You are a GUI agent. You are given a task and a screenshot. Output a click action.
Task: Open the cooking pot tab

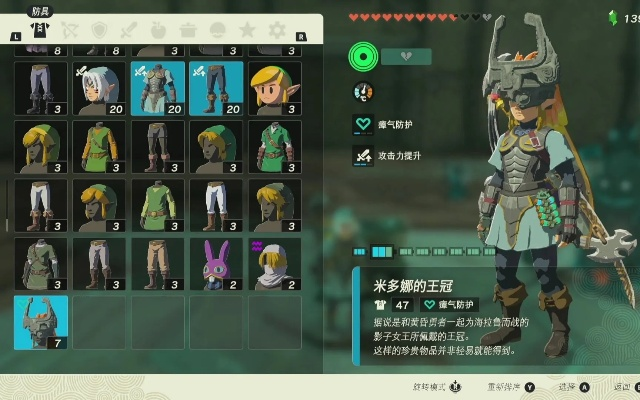coord(188,31)
